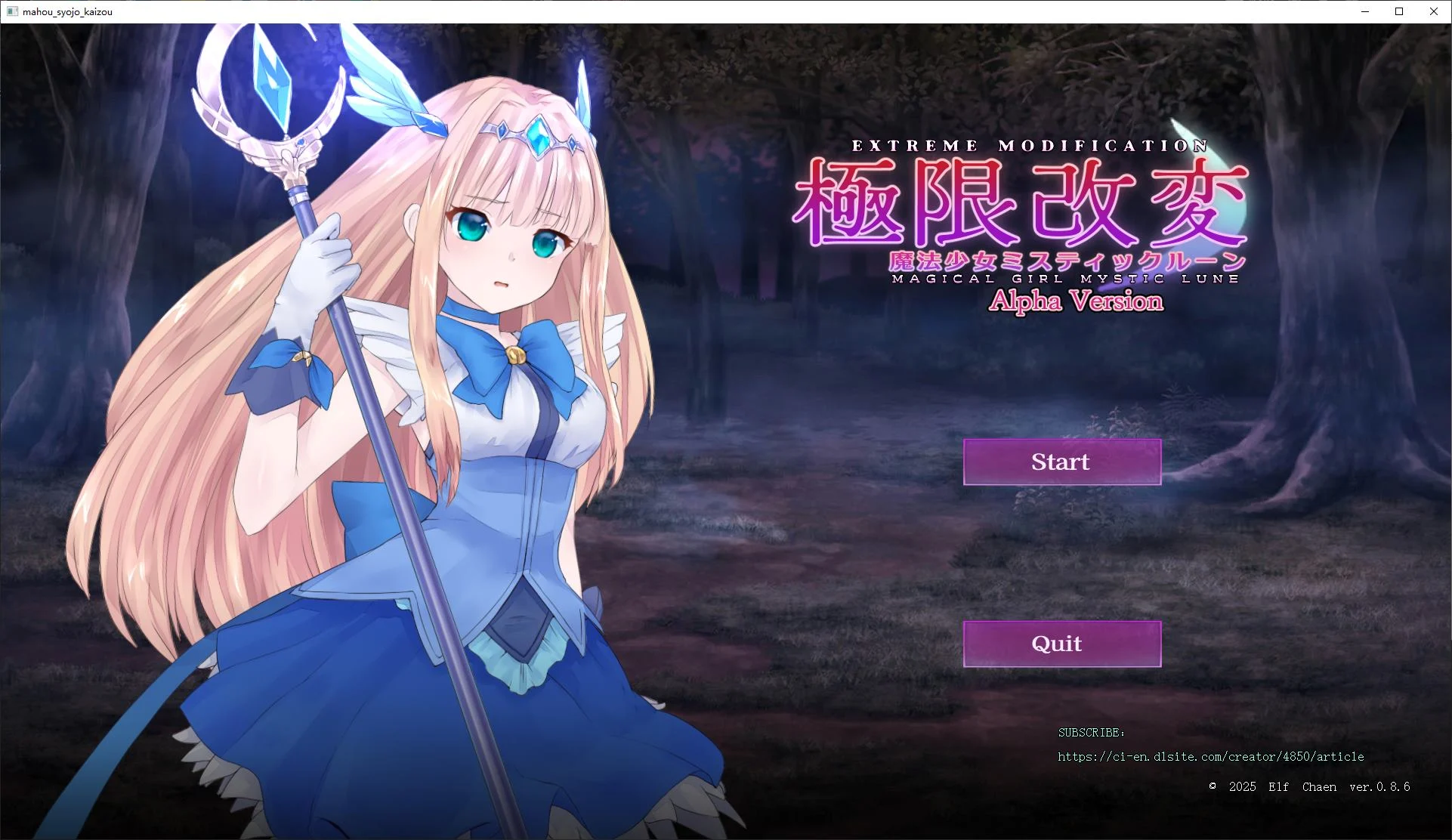Minimize the game window

[1364, 11]
